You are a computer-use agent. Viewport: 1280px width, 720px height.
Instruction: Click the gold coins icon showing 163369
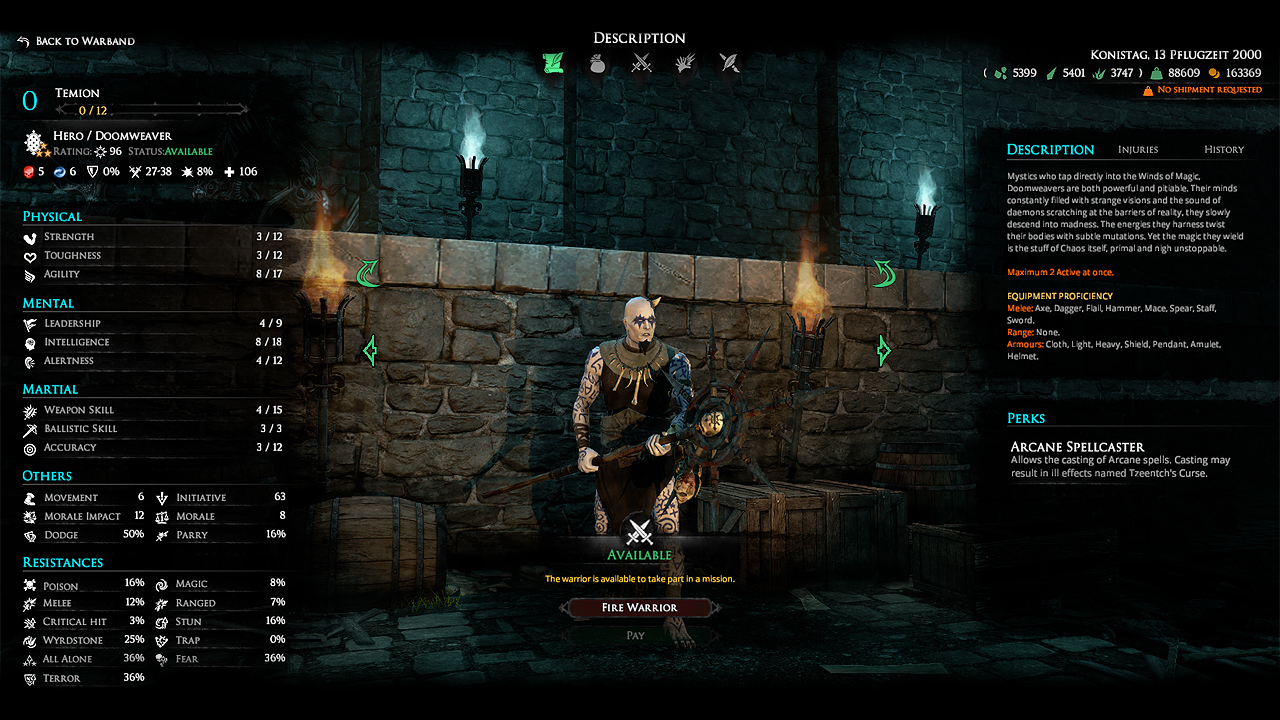1216,72
